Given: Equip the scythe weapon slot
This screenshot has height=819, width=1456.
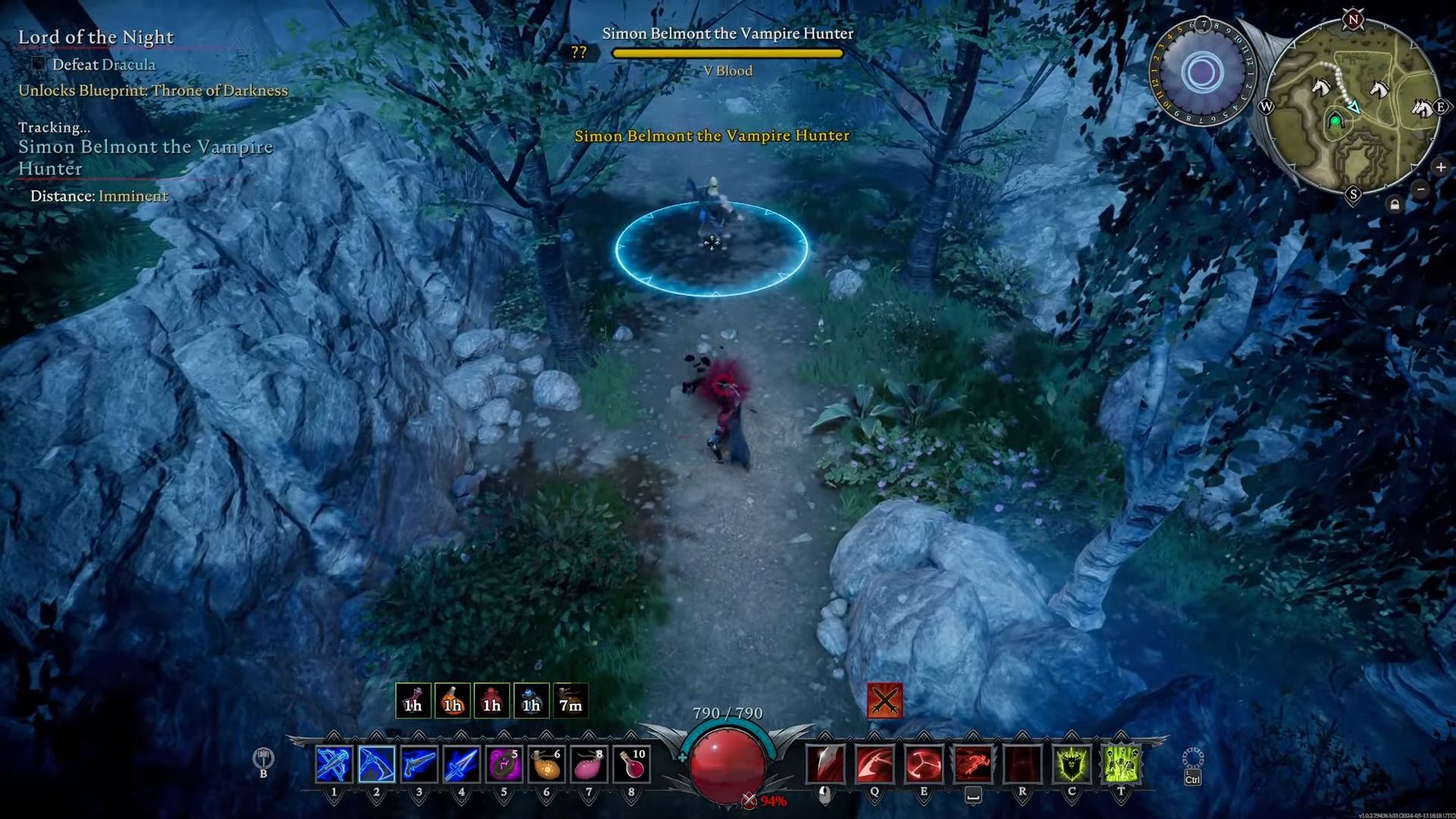Looking at the screenshot, I should point(376,764).
